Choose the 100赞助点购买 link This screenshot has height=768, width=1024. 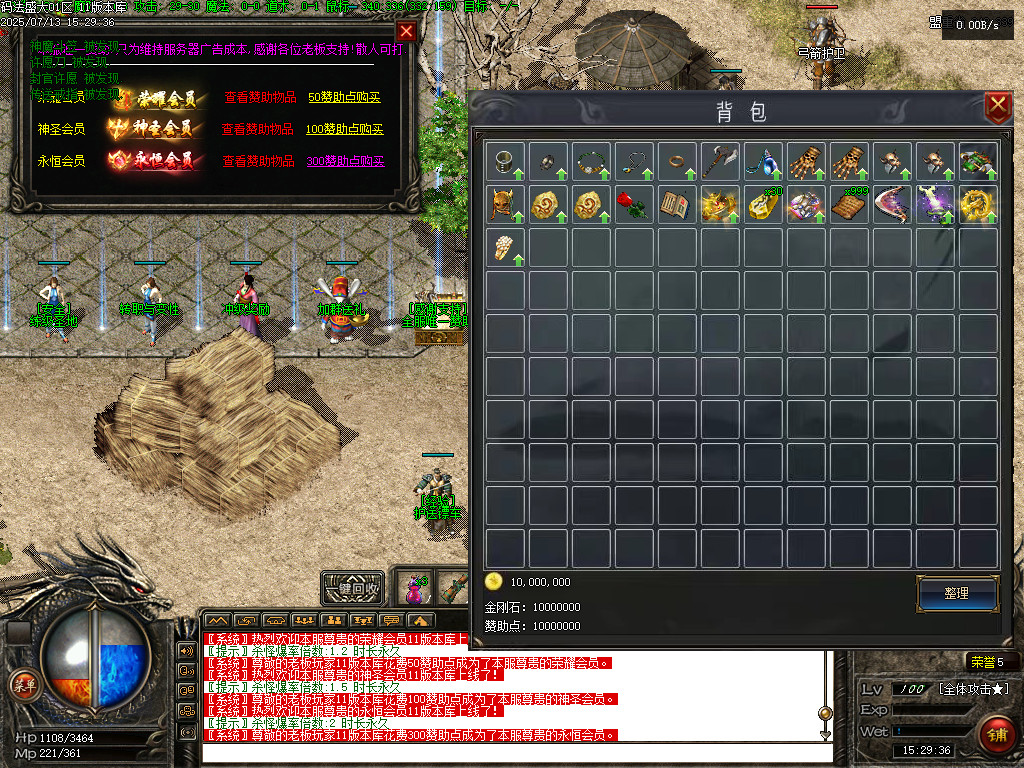(345, 129)
